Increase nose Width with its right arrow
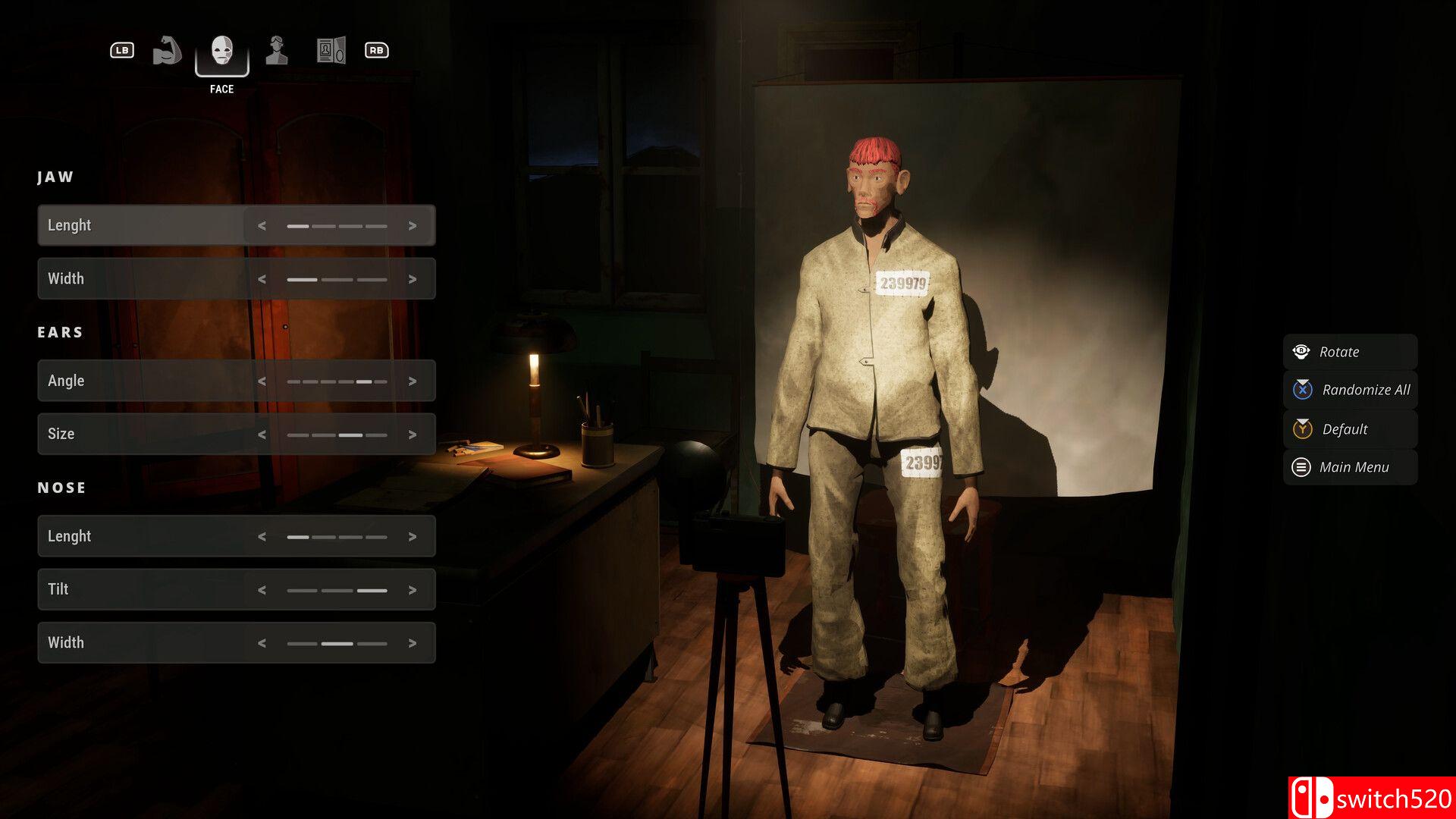1456x819 pixels. tap(413, 643)
